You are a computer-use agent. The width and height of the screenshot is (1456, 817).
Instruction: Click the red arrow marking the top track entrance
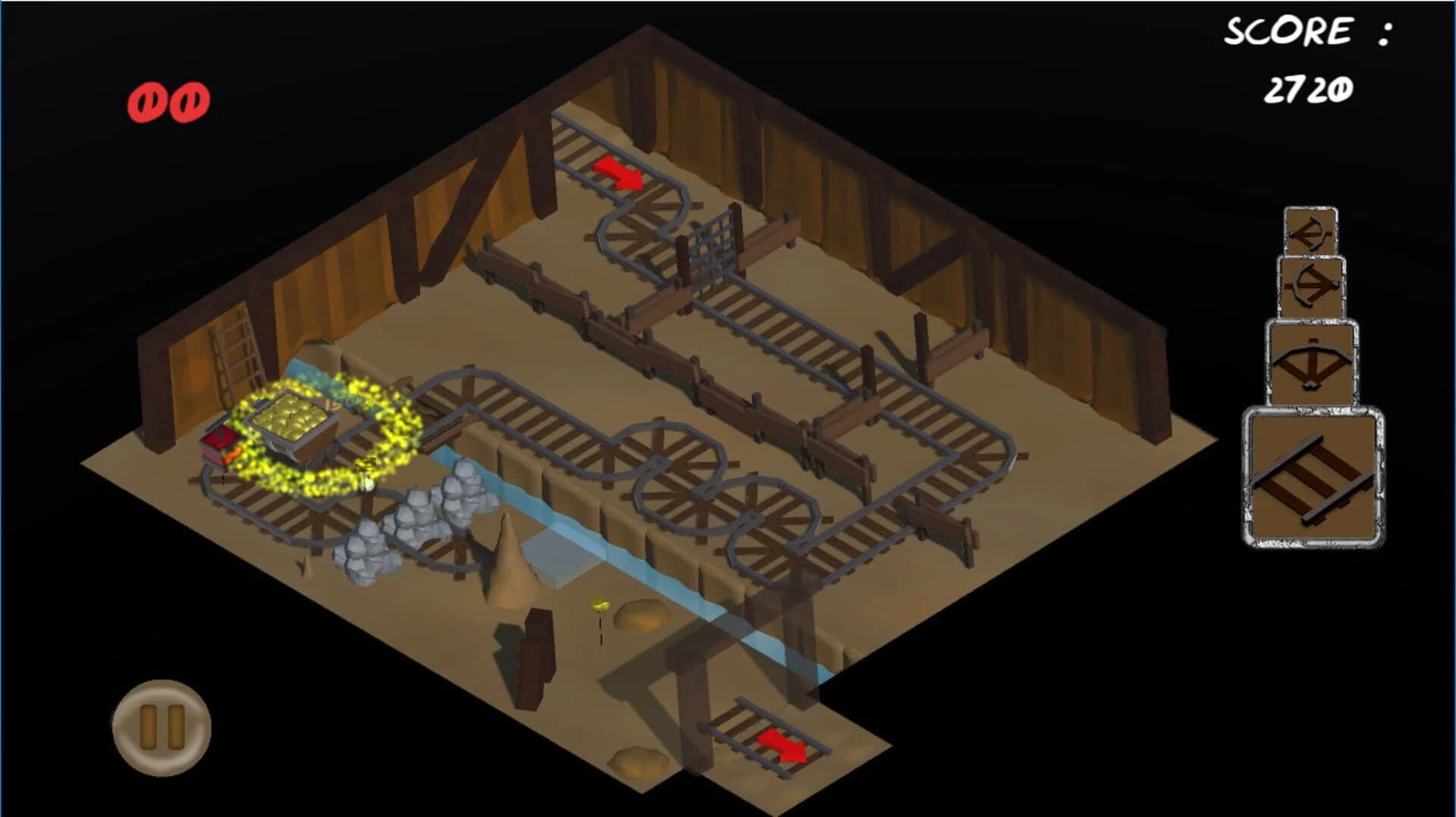(618, 171)
